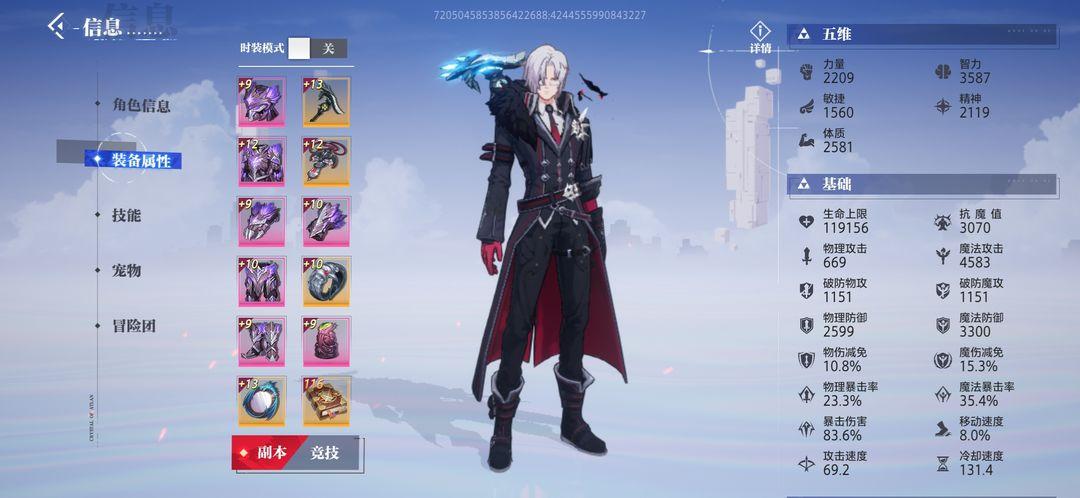Select the +12 purple chest armor slot
1080x498 pixels.
(x=262, y=161)
